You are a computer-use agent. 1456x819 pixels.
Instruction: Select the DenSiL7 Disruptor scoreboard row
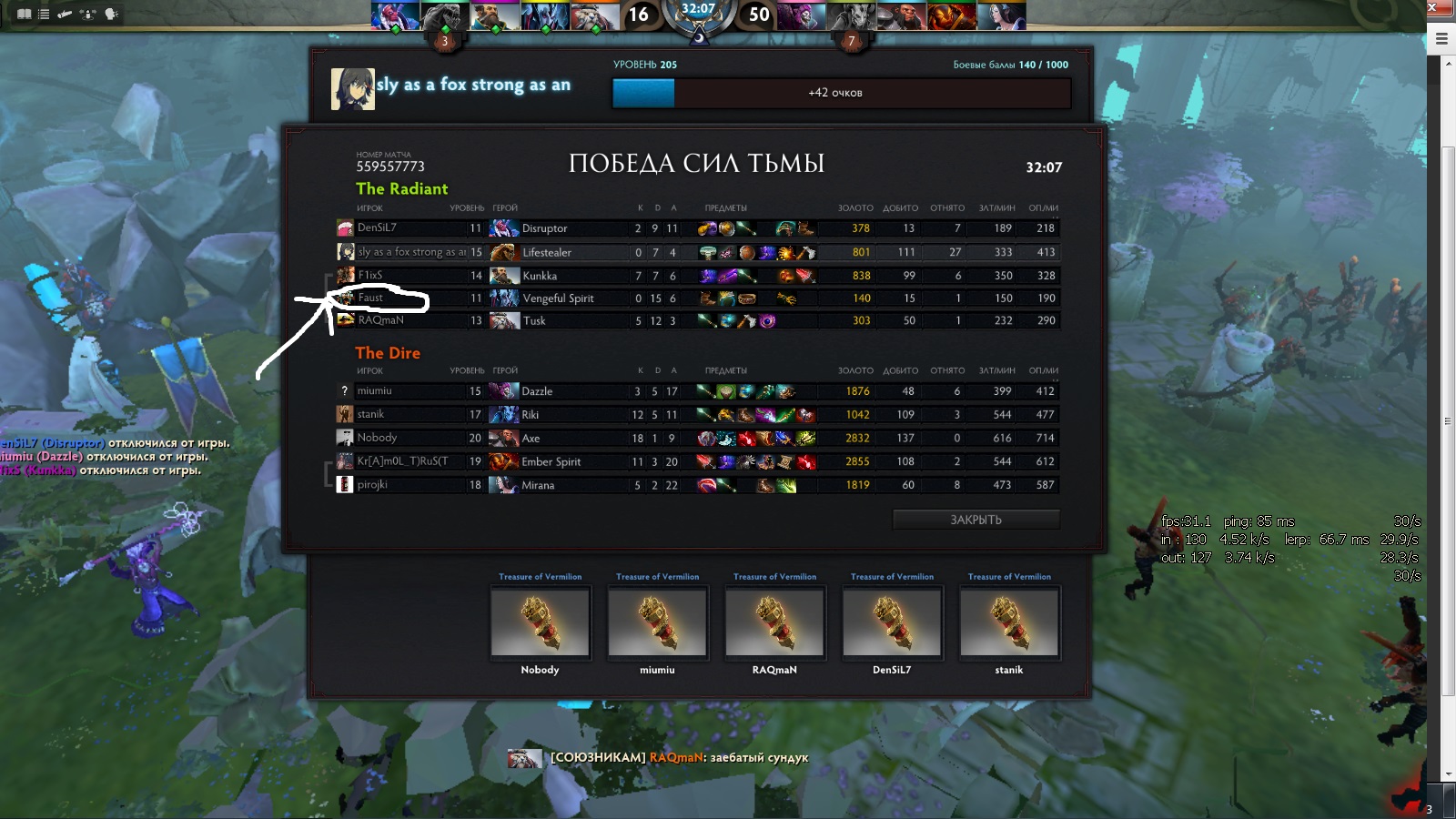[x=696, y=228]
